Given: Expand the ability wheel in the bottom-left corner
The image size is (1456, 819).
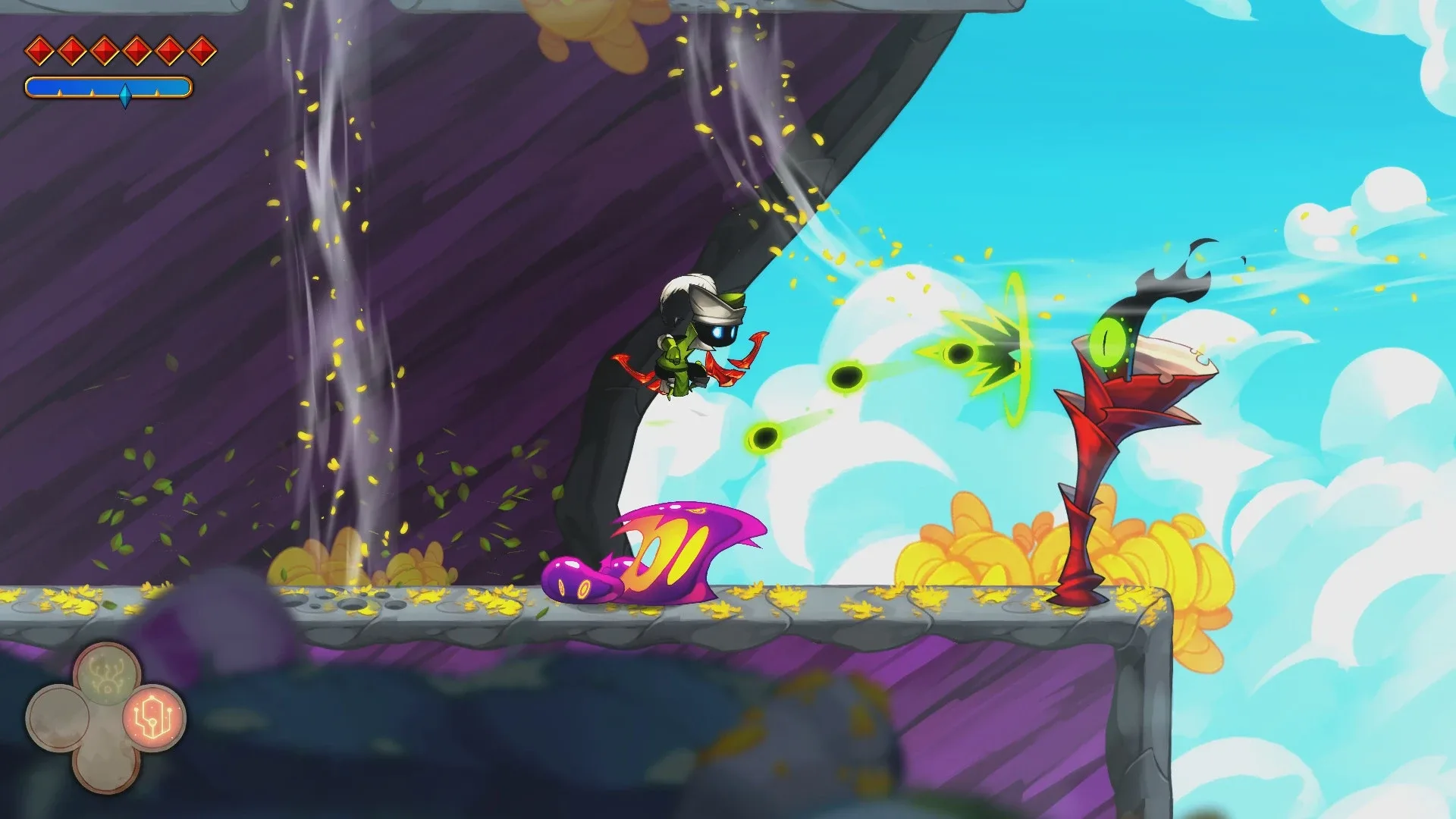Looking at the screenshot, I should [106, 717].
